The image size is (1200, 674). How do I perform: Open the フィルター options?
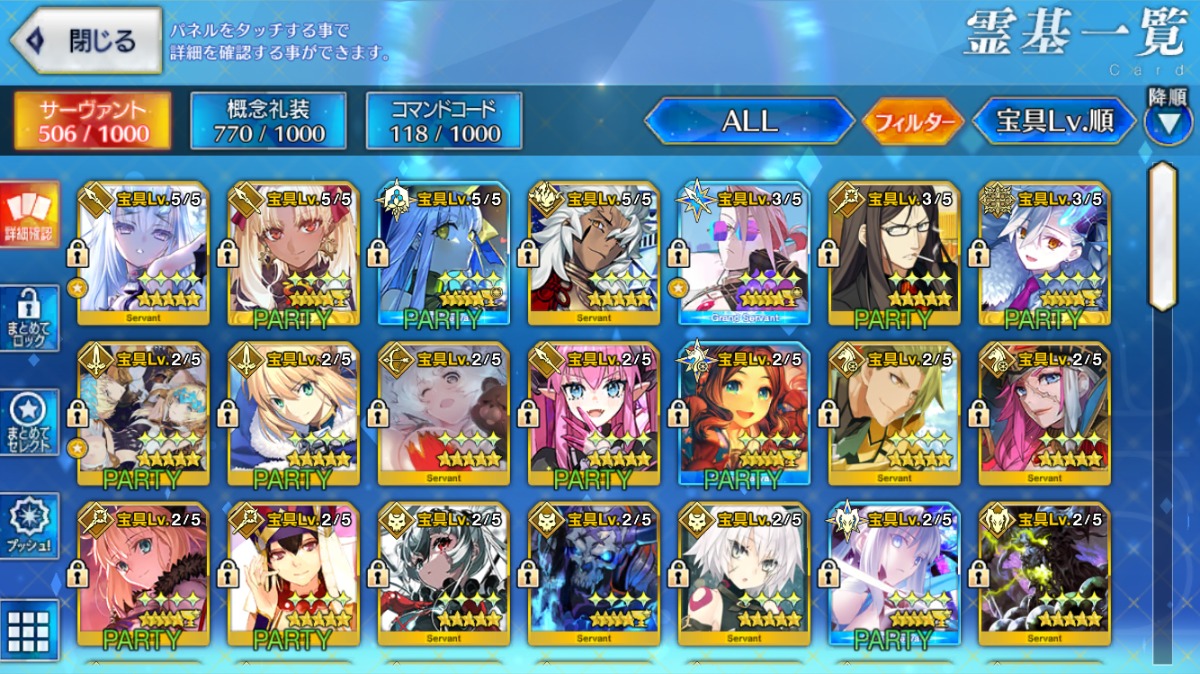tap(913, 123)
